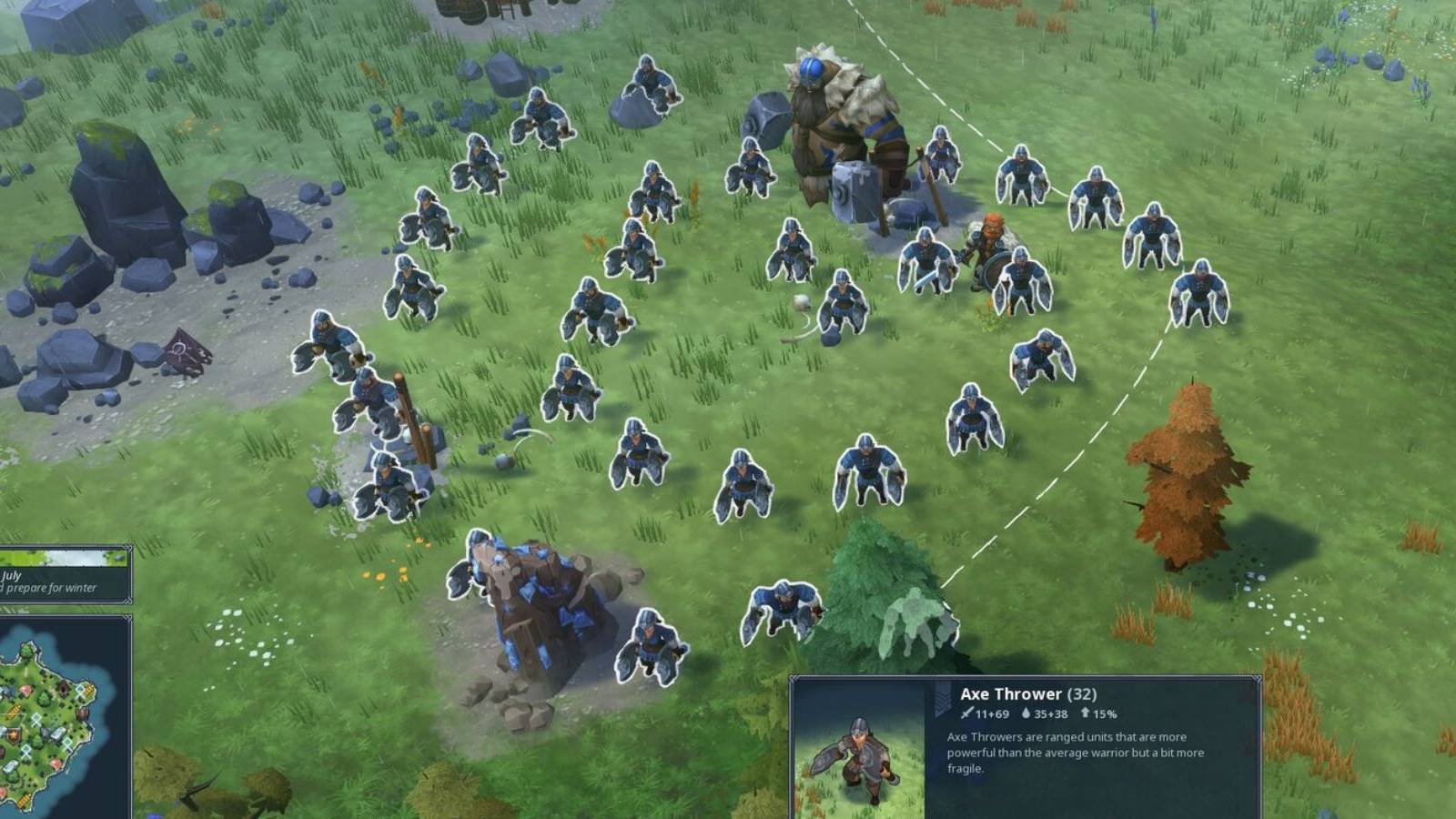Click the Axe Thrower unit portrait
The width and height of the screenshot is (1456, 819).
858,748
